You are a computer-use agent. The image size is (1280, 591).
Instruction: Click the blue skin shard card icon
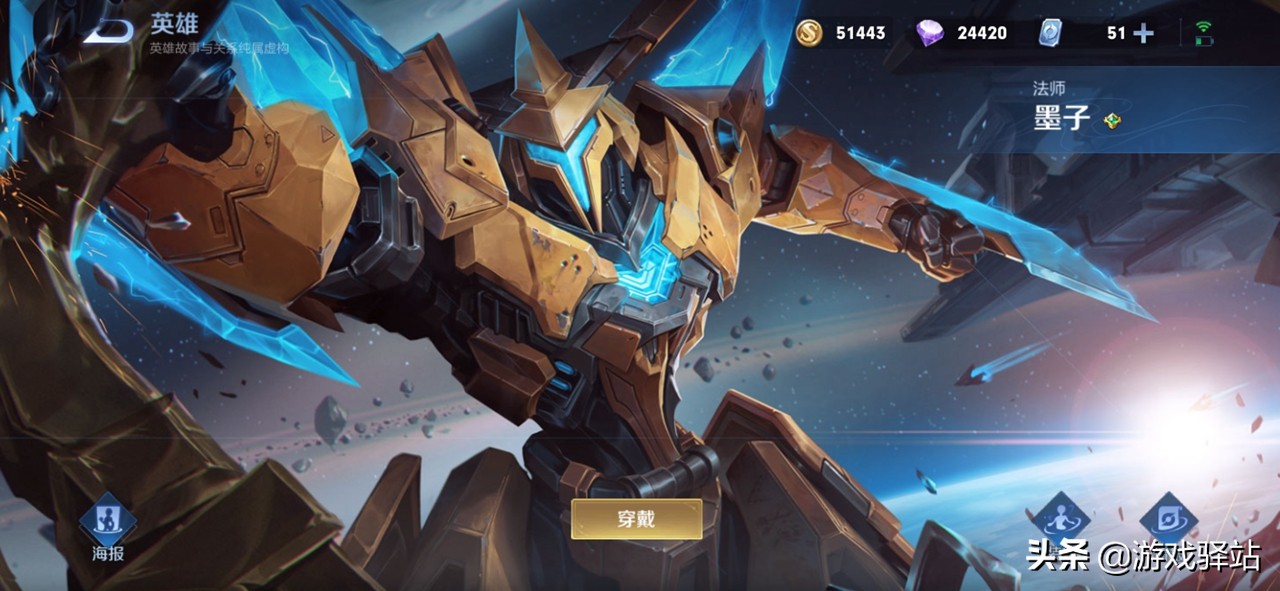coord(1050,33)
